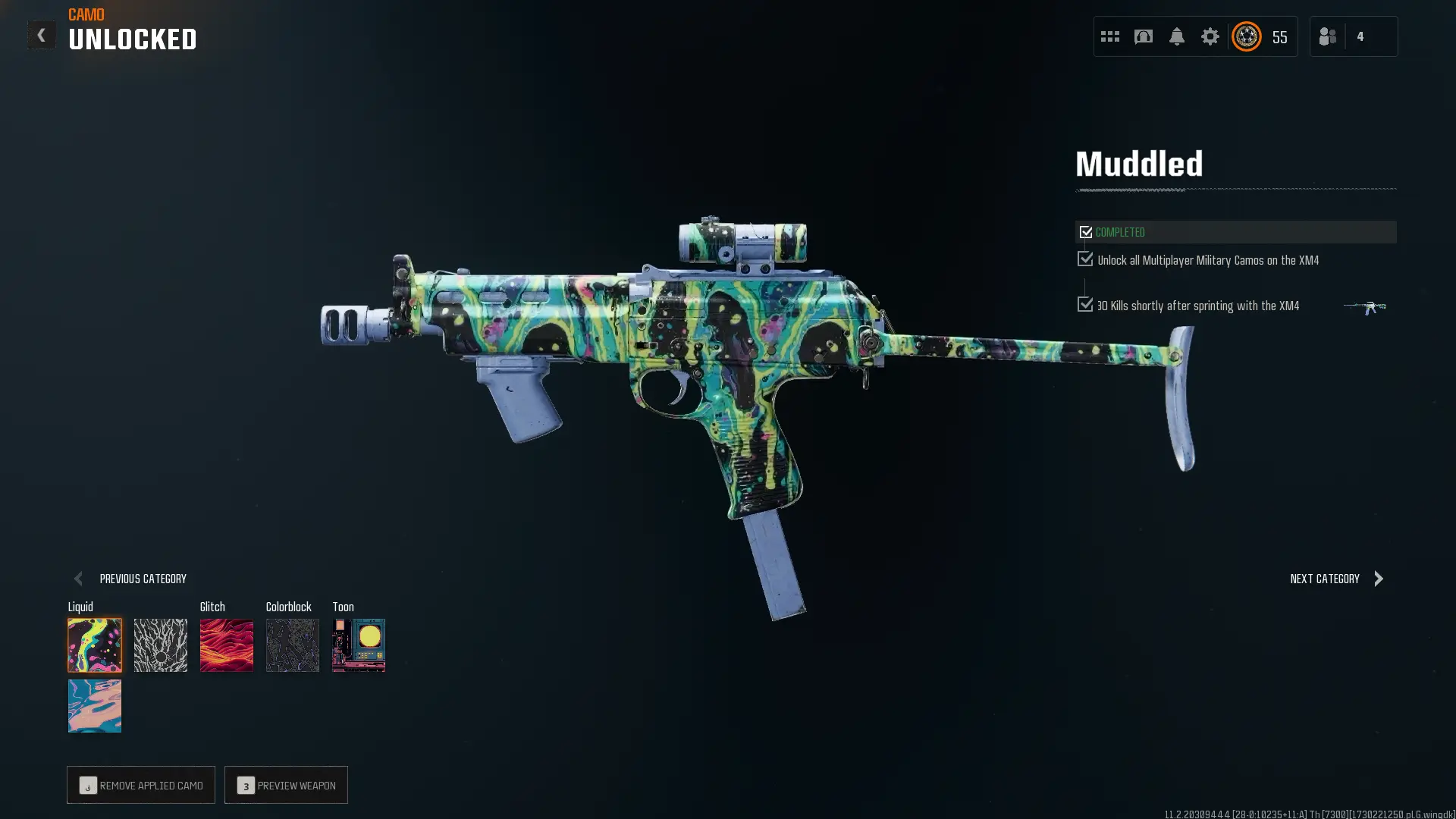The height and width of the screenshot is (819, 1456).
Task: Click the back arrow beside UNLOCKED
Action: tap(42, 34)
